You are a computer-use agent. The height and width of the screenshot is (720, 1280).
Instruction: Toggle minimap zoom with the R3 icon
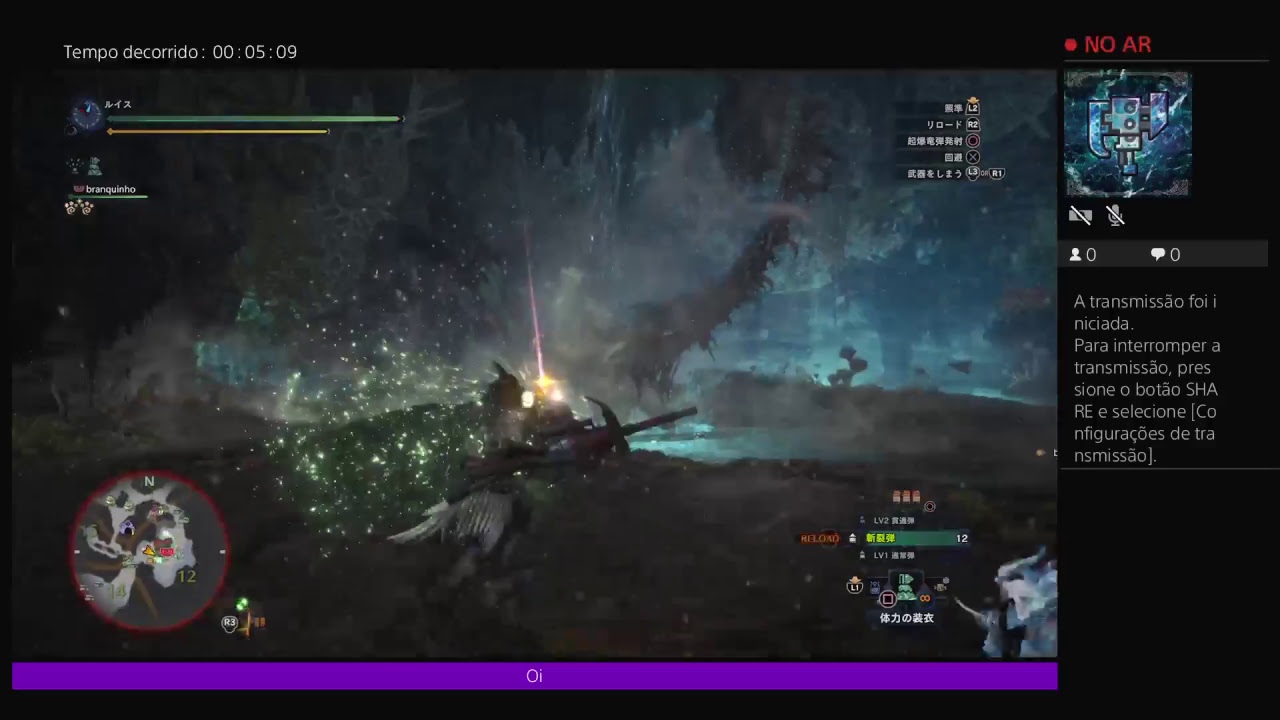click(x=229, y=622)
